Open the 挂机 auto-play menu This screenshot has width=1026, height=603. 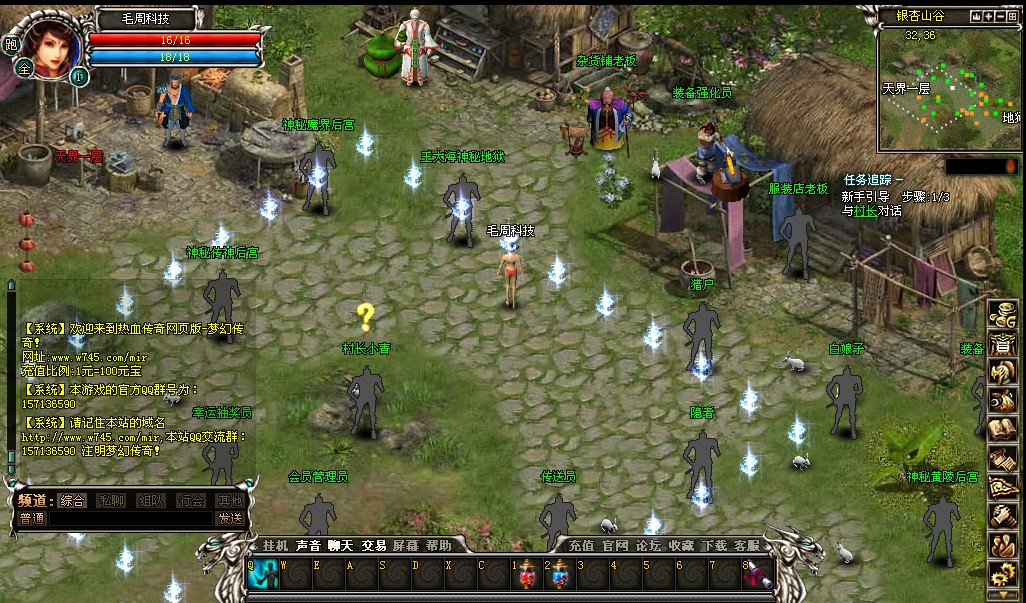coord(275,545)
